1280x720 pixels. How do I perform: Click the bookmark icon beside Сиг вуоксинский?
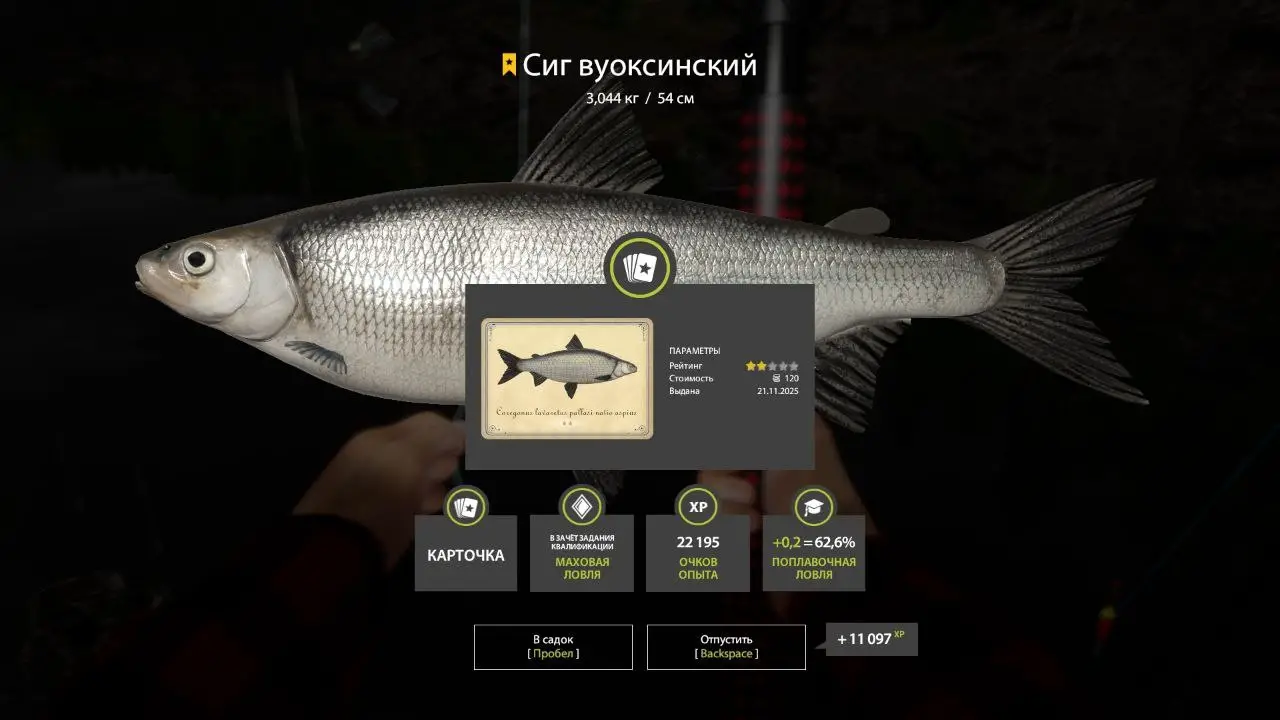[x=509, y=65]
